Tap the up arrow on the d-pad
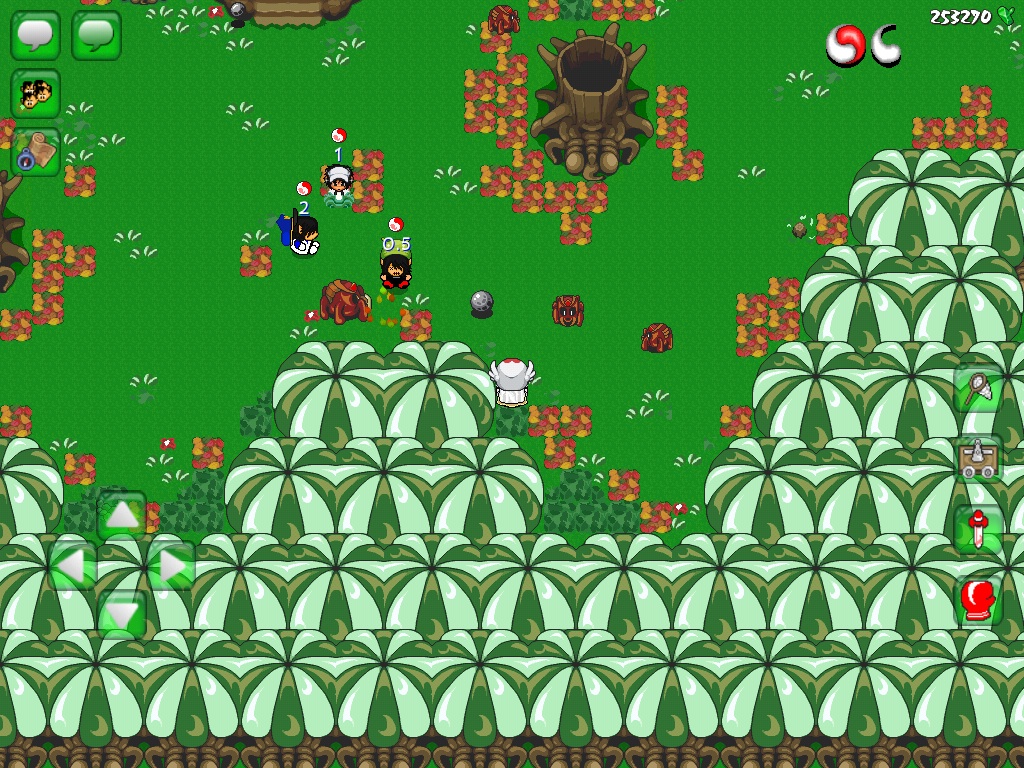1024x768 pixels. pyautogui.click(x=122, y=515)
